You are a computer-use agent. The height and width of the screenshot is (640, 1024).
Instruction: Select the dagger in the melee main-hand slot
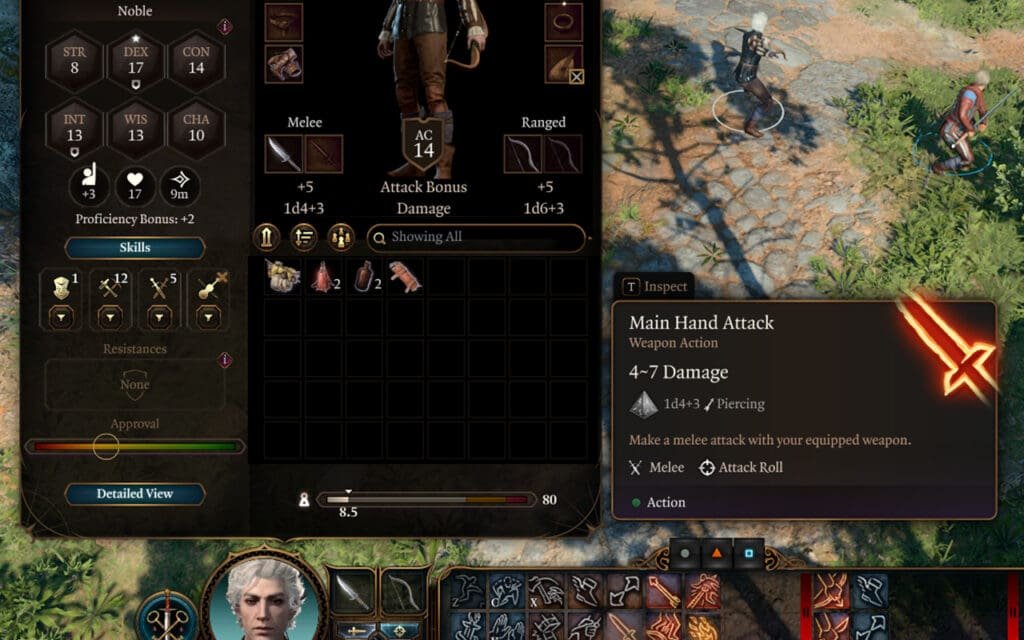(283, 154)
